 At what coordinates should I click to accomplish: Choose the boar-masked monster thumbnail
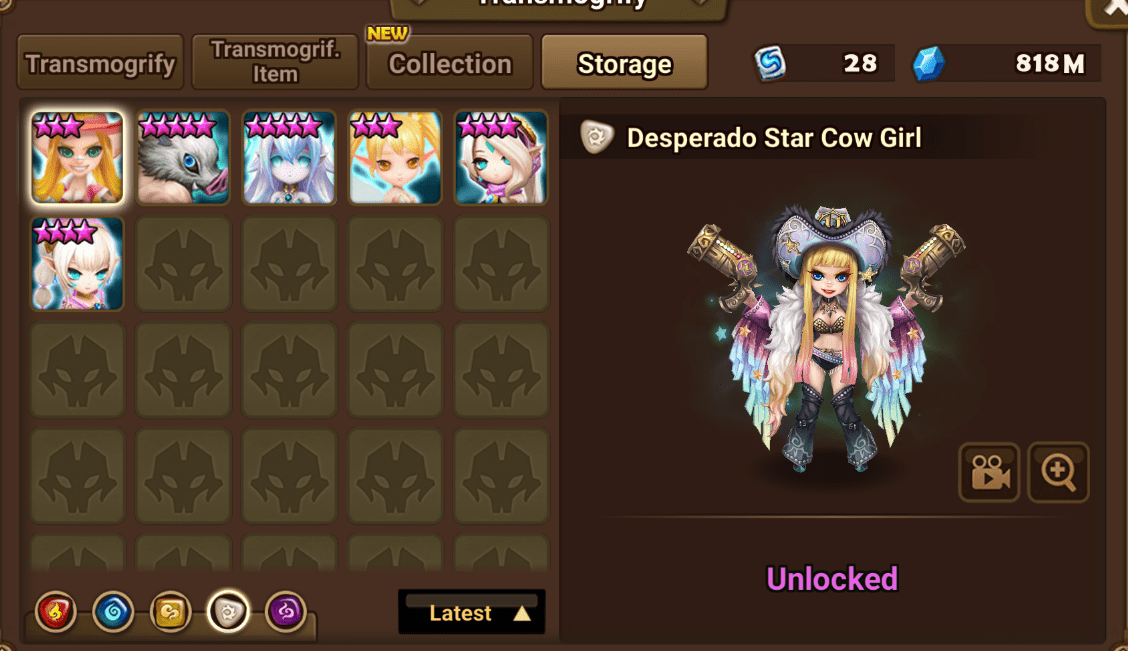click(183, 157)
